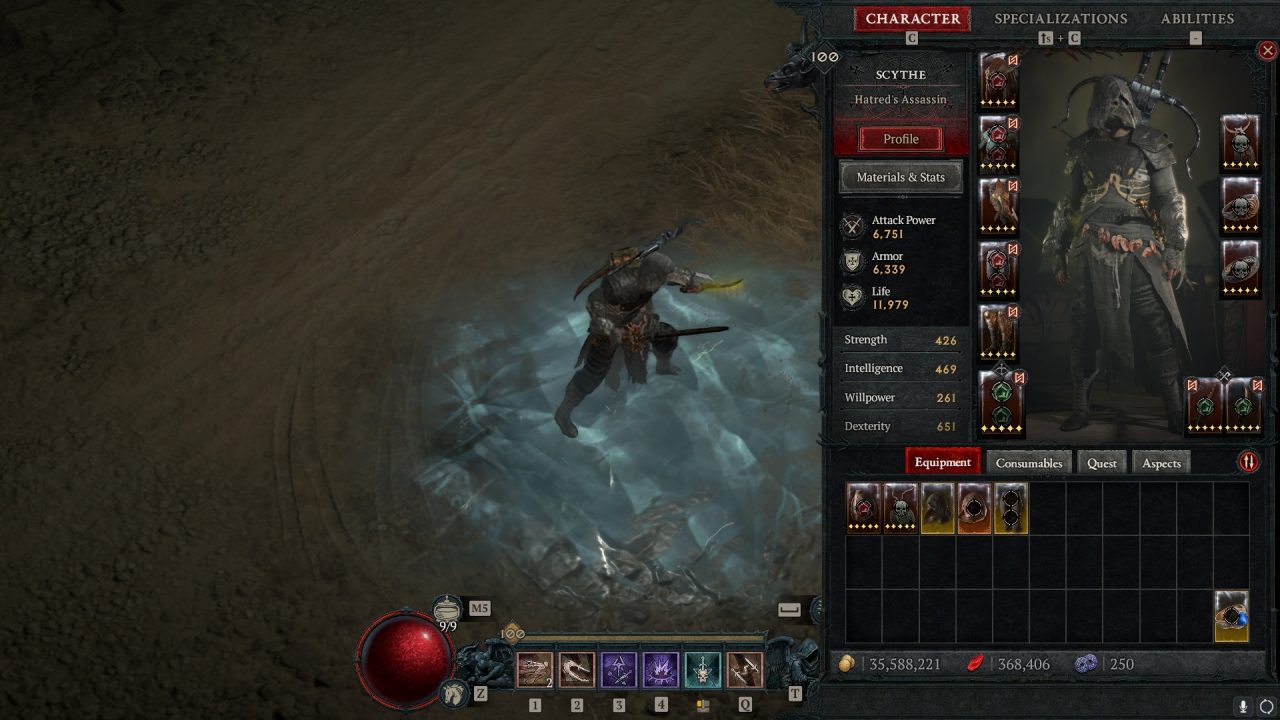The width and height of the screenshot is (1280, 720).
Task: Open the Aspects tab
Action: [x=1160, y=462]
